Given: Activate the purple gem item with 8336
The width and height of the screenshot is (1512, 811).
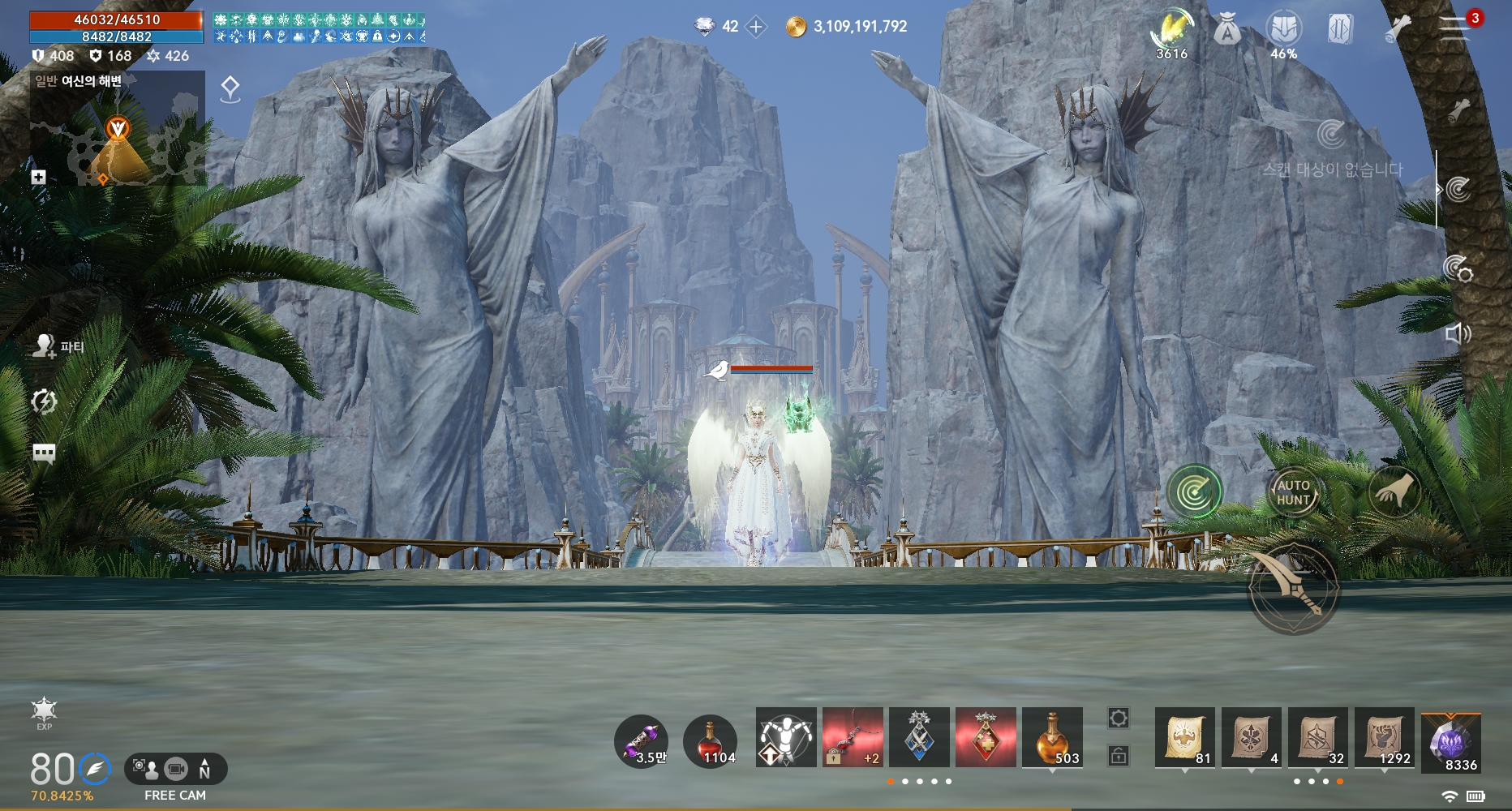Looking at the screenshot, I should point(1451,741).
